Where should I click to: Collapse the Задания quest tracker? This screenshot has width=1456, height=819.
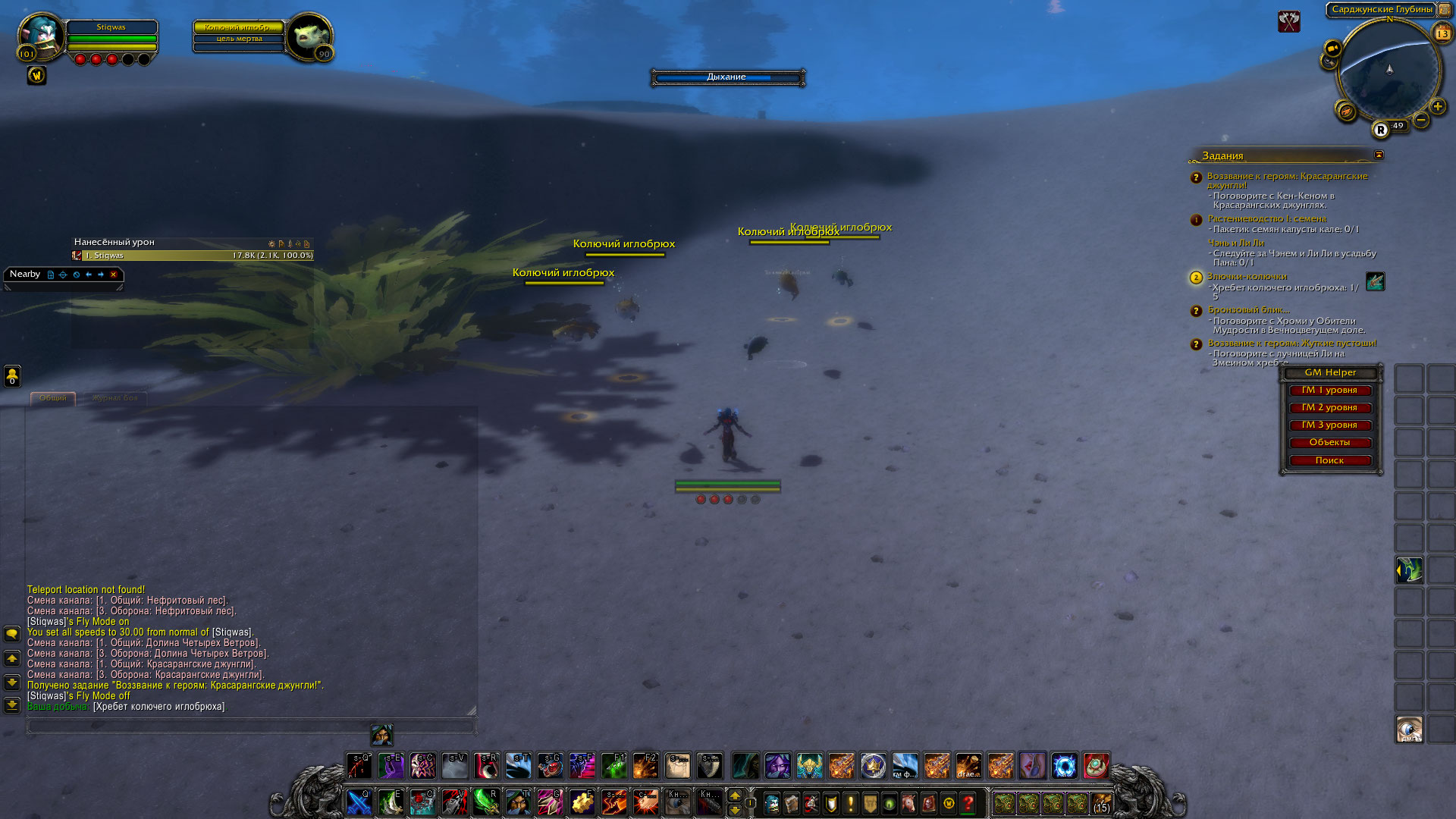(1379, 155)
